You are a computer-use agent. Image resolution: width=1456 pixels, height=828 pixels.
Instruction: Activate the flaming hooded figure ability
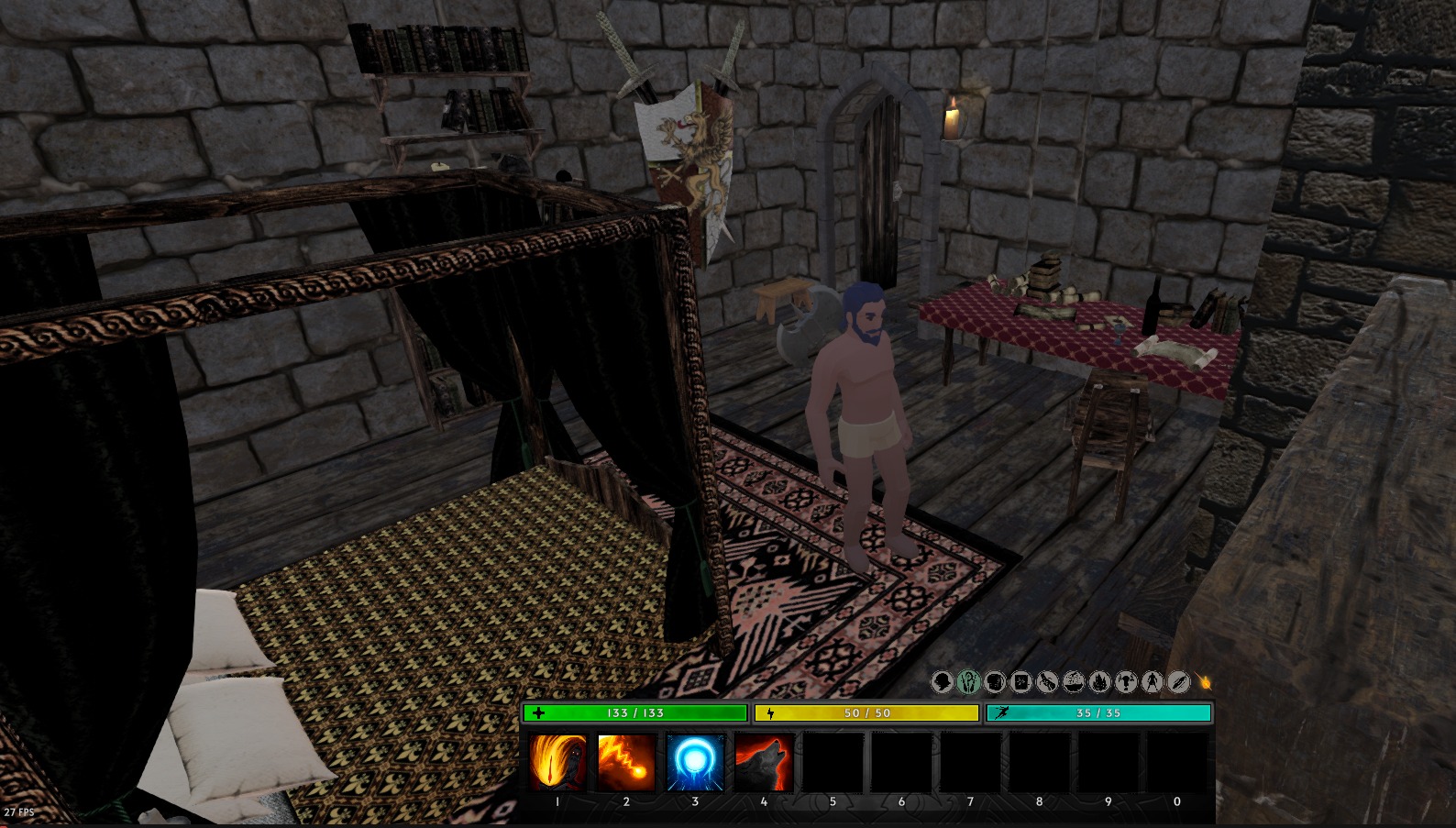tap(557, 762)
